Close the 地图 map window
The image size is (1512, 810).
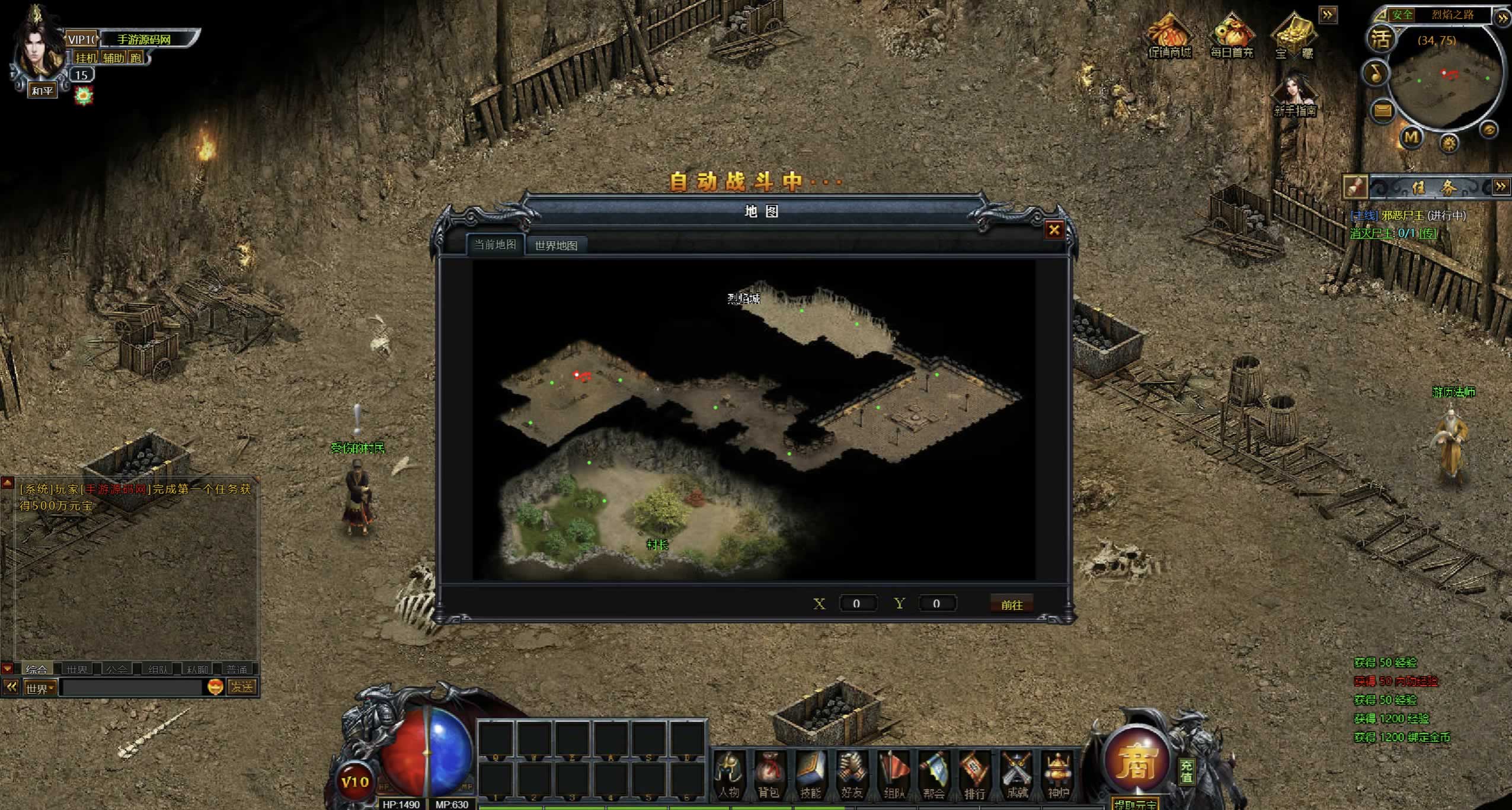[1054, 230]
